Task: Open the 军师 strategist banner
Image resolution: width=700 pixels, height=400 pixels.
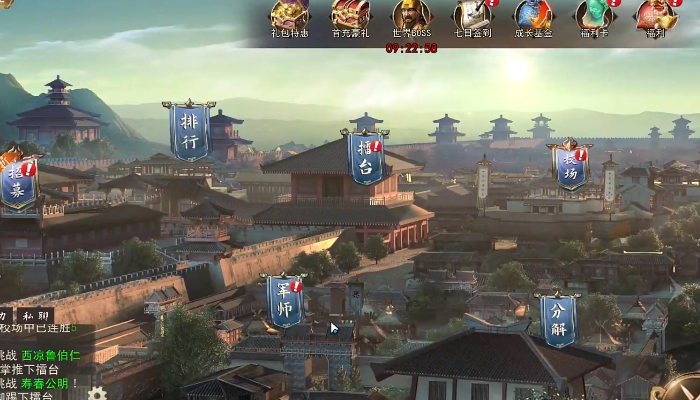Action: [285, 301]
